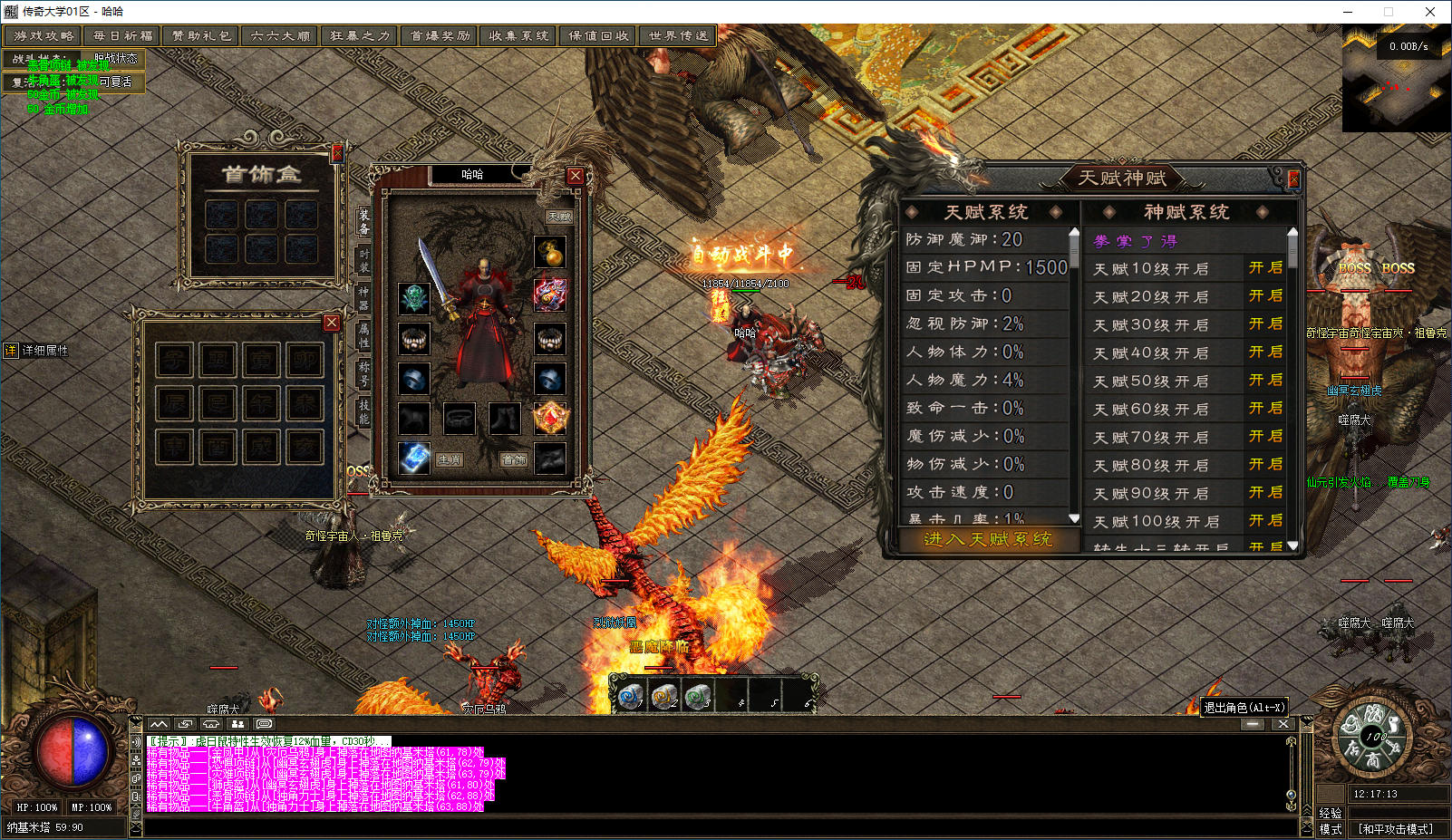Click the 退出角色 exit character button
The image size is (1452, 840).
point(1244,708)
